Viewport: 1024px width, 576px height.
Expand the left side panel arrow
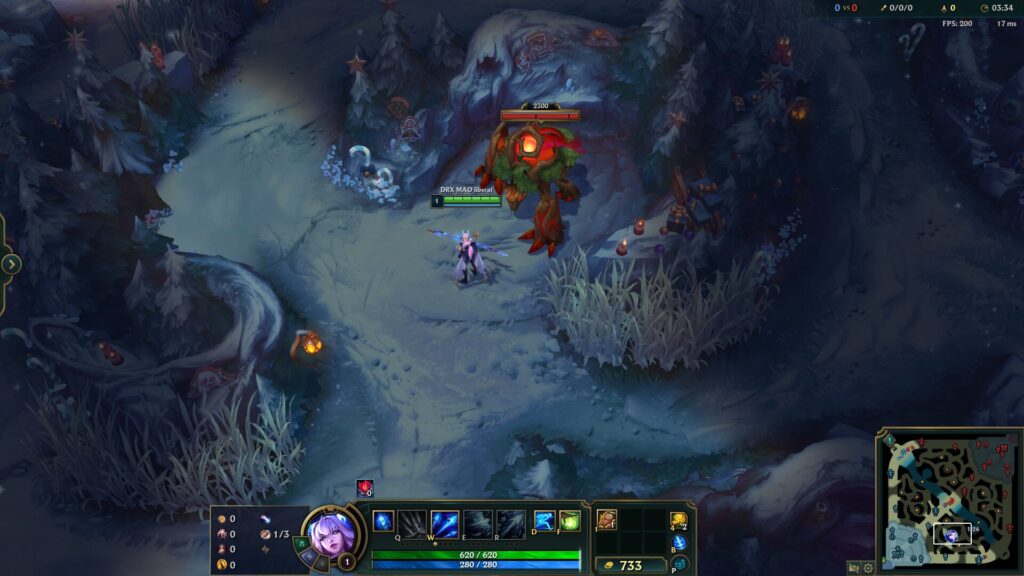11,264
